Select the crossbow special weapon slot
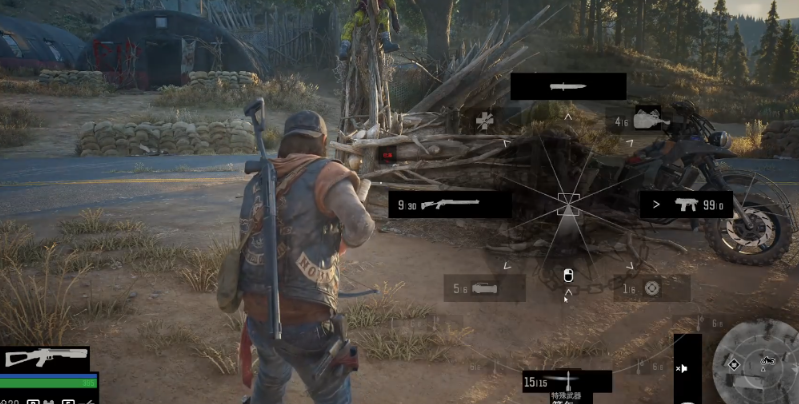Screen dimensions: 799x404 coord(566,381)
